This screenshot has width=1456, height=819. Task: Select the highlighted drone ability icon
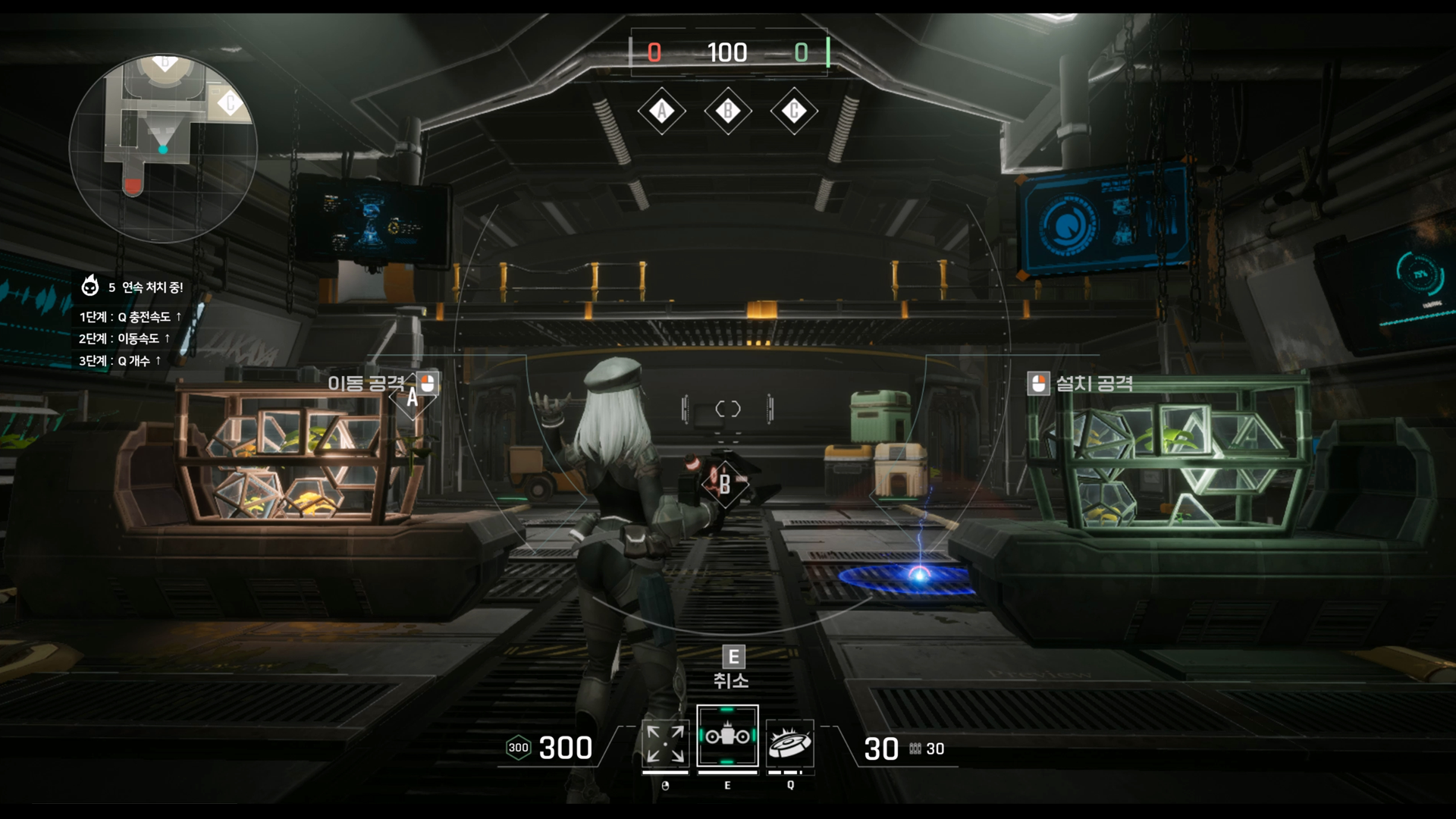[727, 736]
